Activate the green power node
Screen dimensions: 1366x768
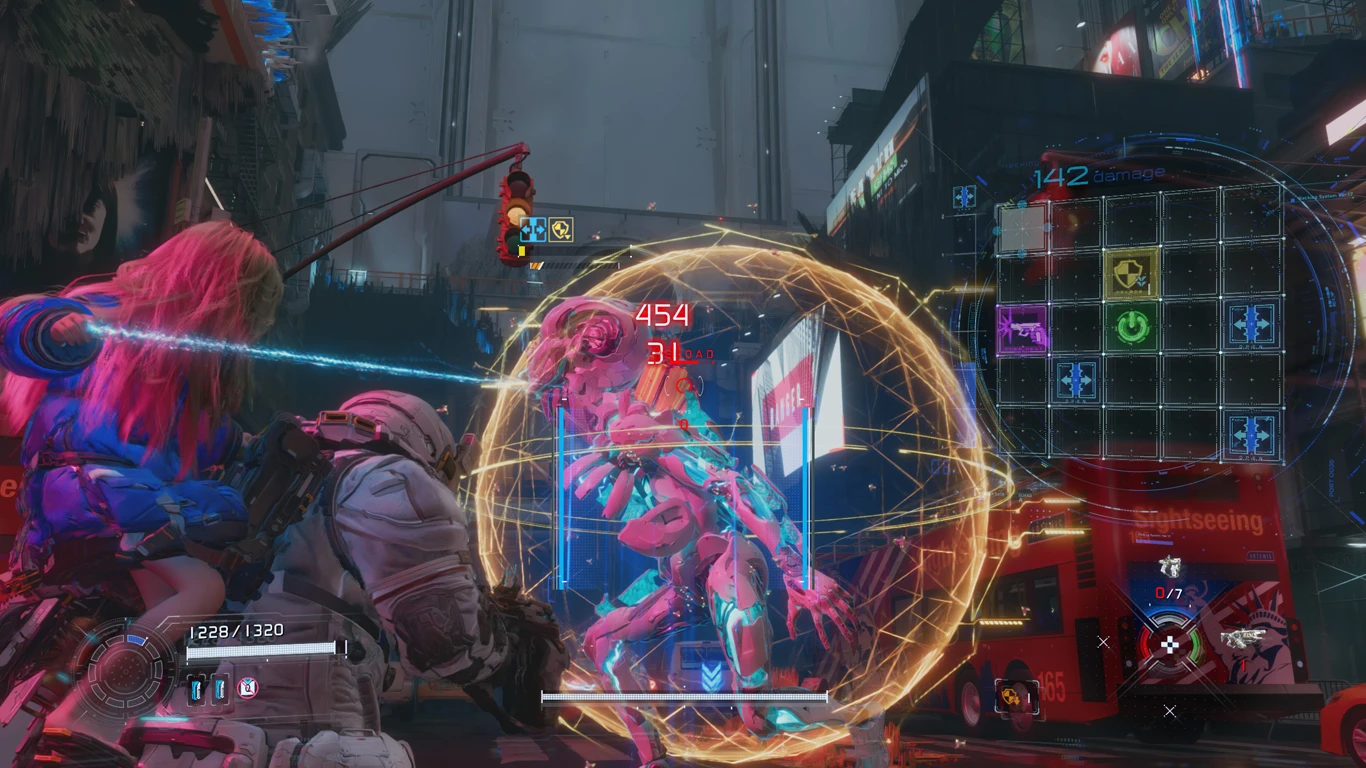click(x=1133, y=326)
